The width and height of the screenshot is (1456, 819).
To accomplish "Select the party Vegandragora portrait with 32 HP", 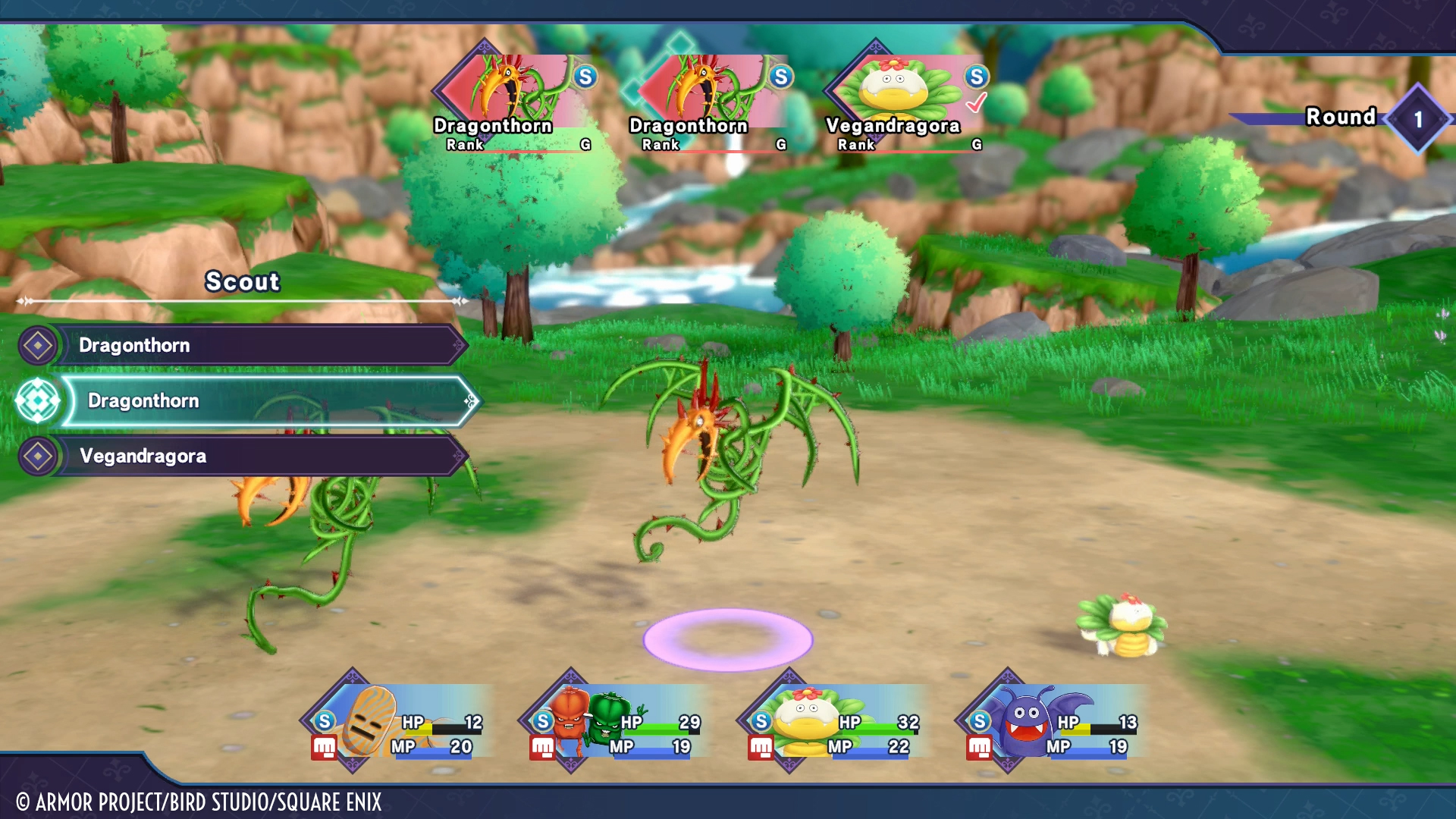I will pos(834,722).
